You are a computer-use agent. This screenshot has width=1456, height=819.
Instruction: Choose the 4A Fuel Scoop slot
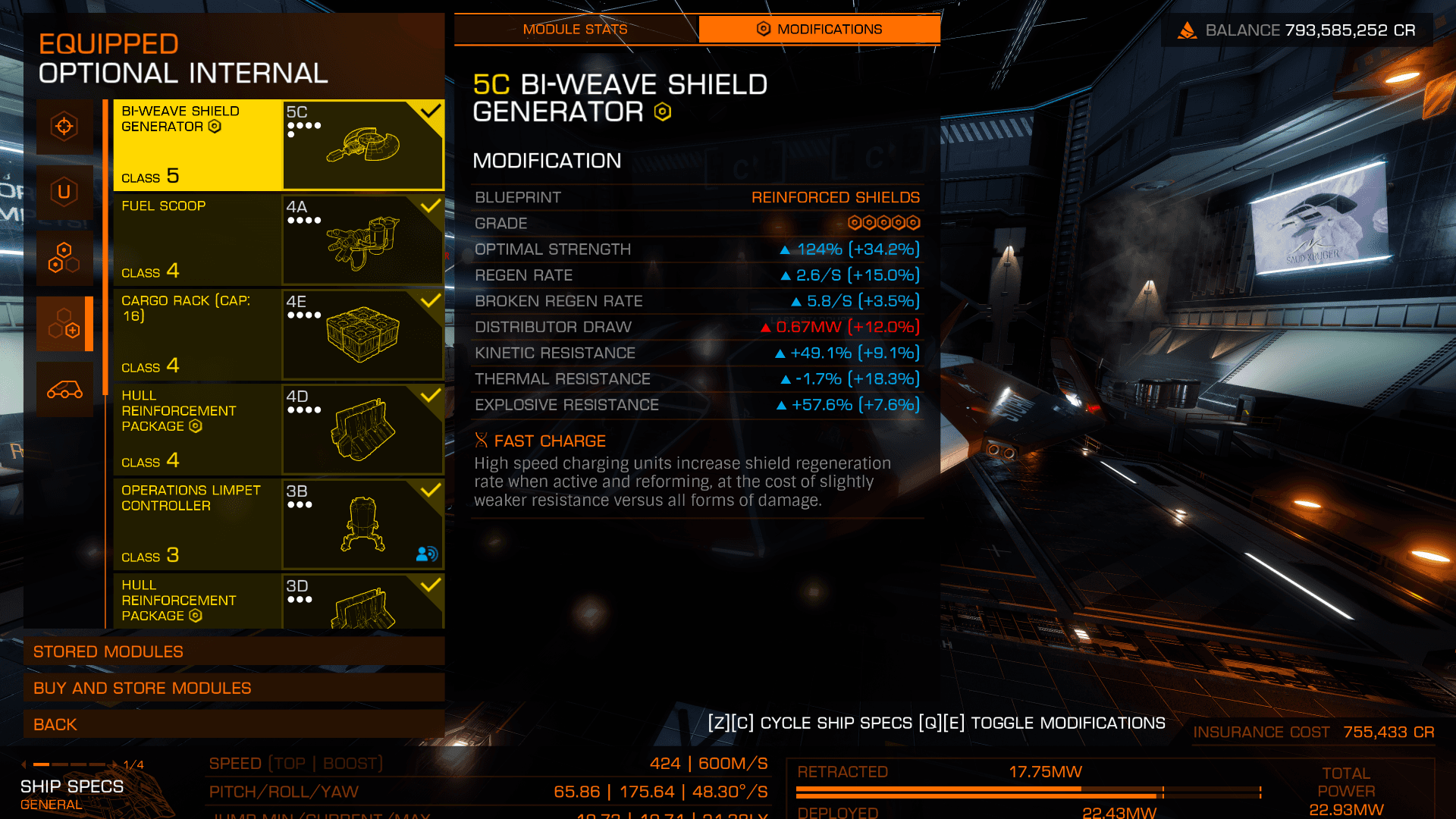click(x=278, y=240)
